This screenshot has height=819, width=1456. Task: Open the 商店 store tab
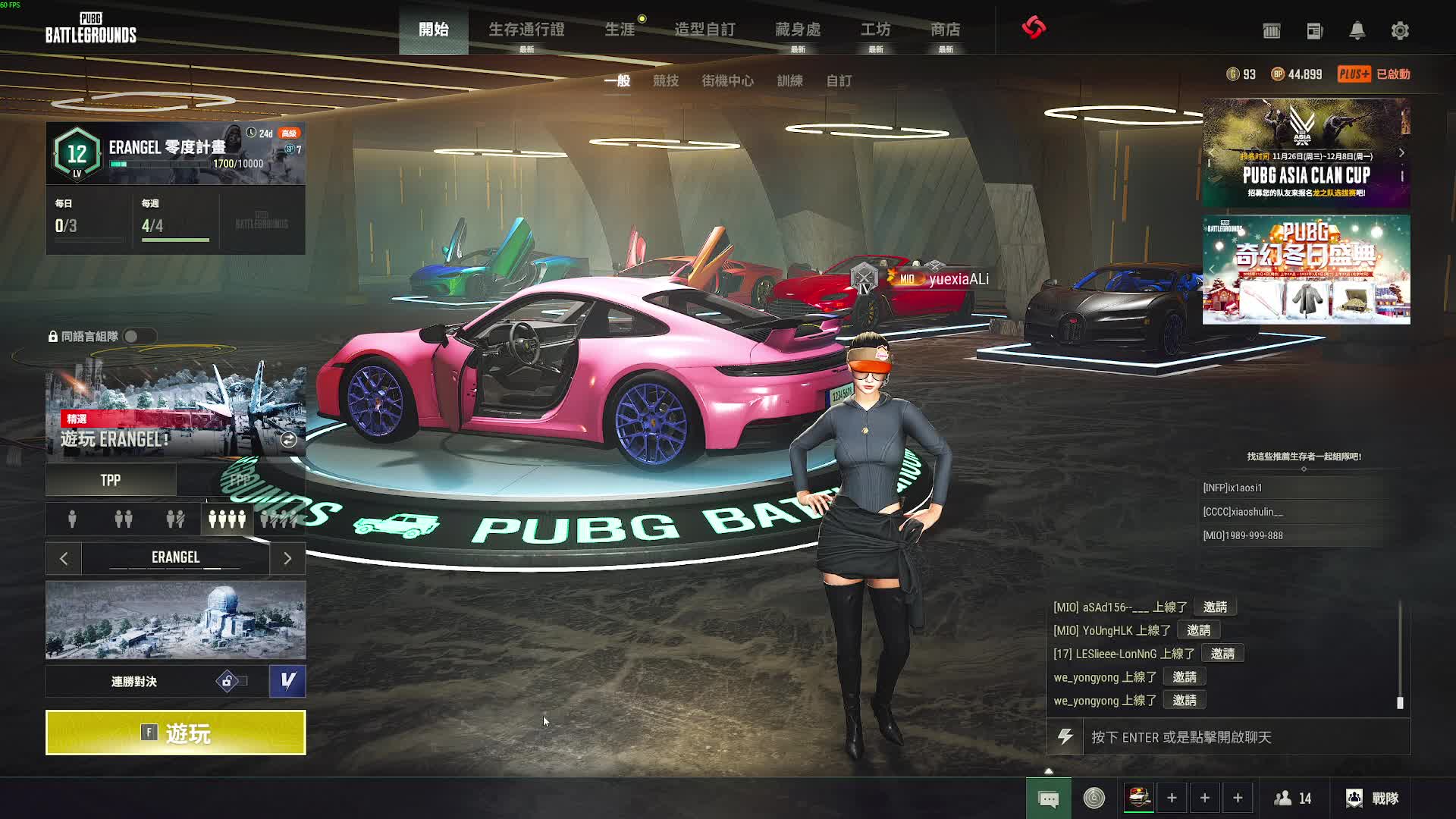coord(945,30)
